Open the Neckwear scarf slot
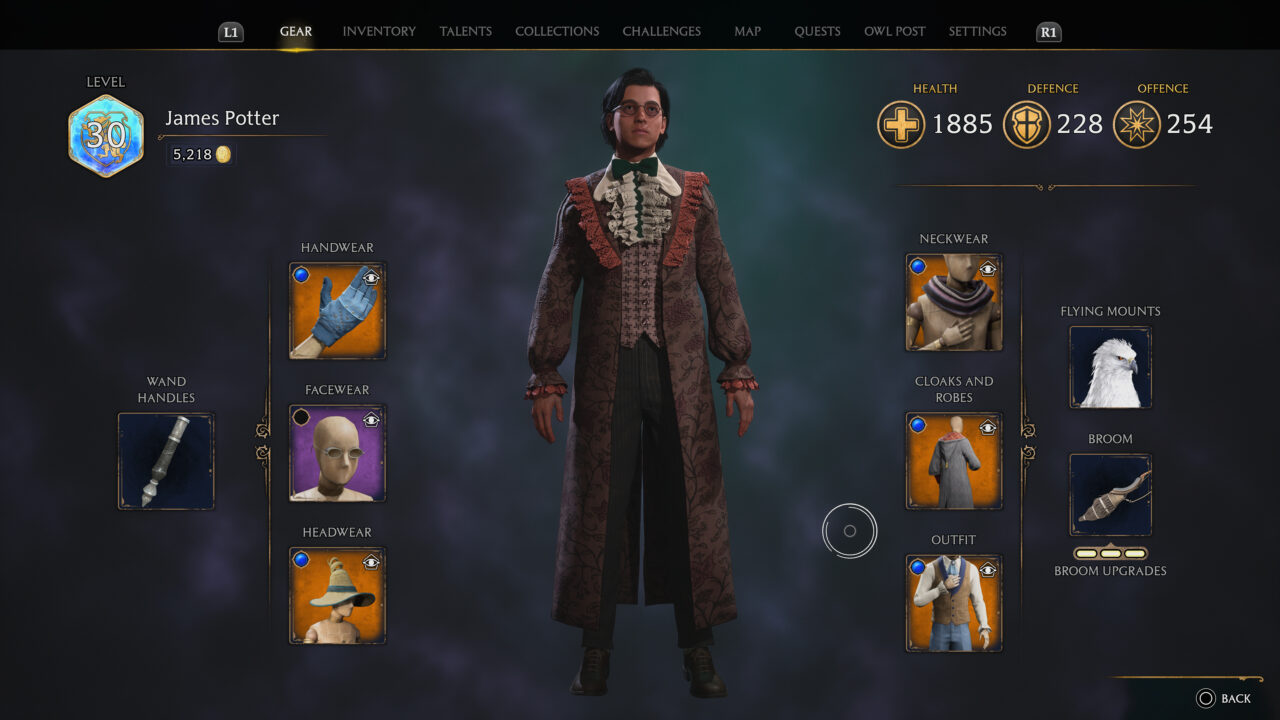Screen dimensions: 1280x720 pos(953,303)
